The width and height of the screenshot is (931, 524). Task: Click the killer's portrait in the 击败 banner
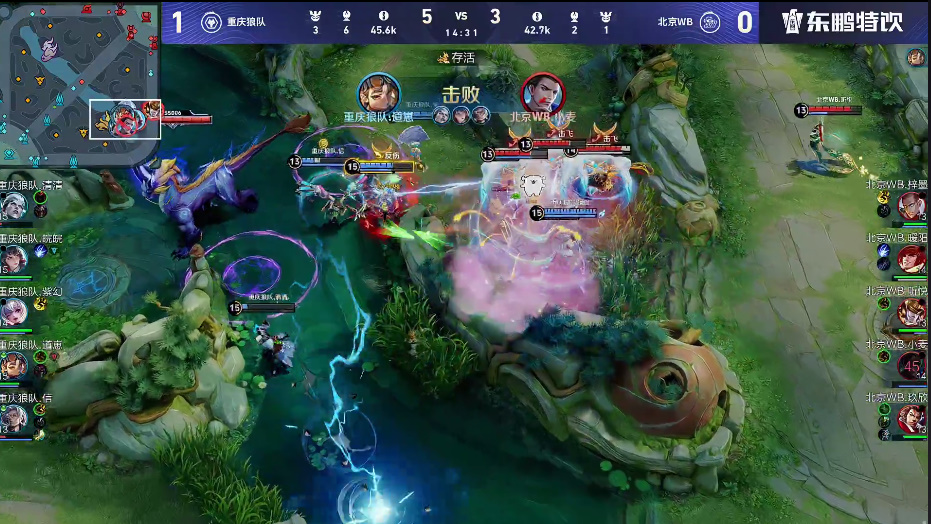pyautogui.click(x=379, y=95)
